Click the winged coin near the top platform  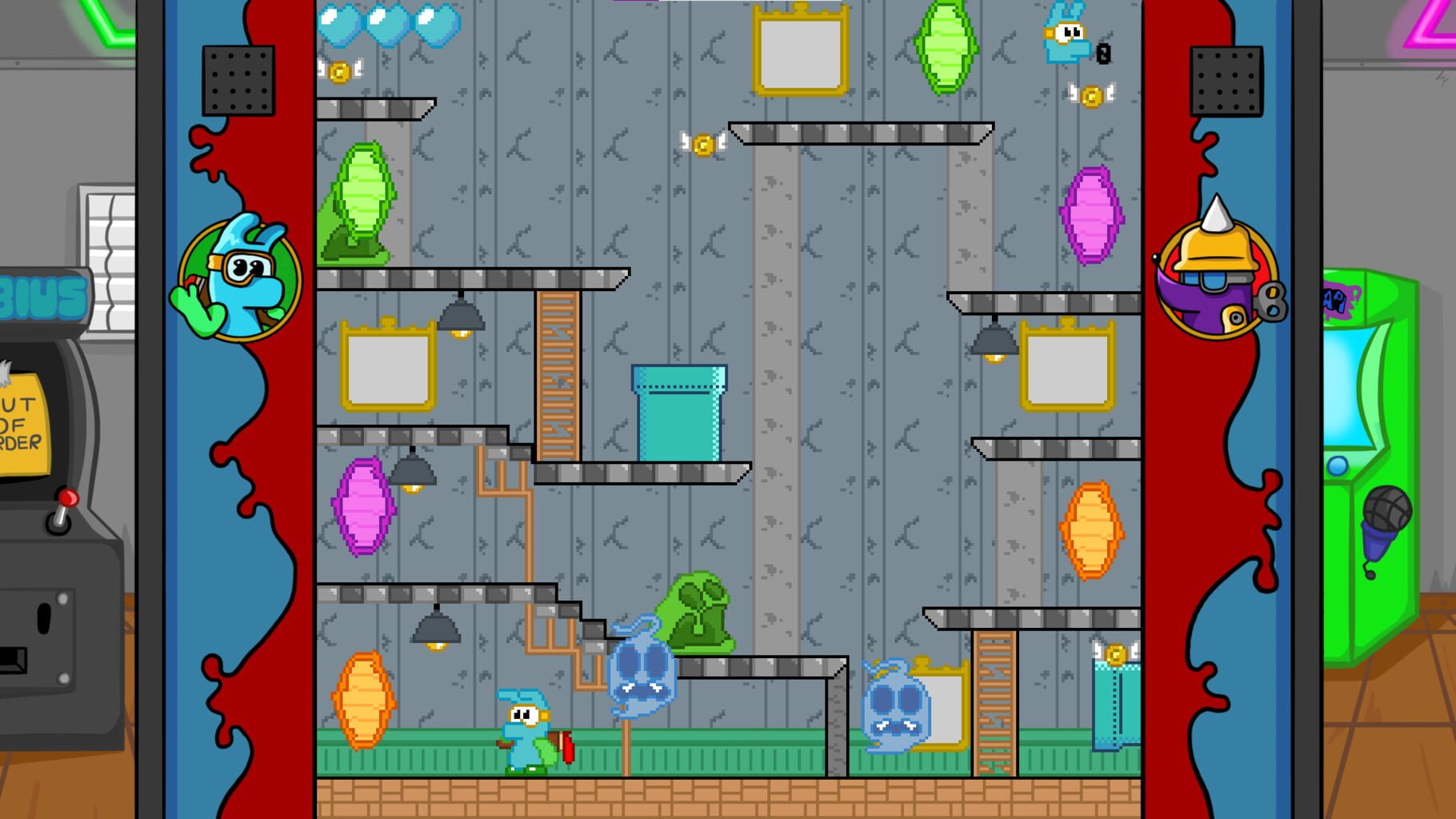[x=702, y=146]
